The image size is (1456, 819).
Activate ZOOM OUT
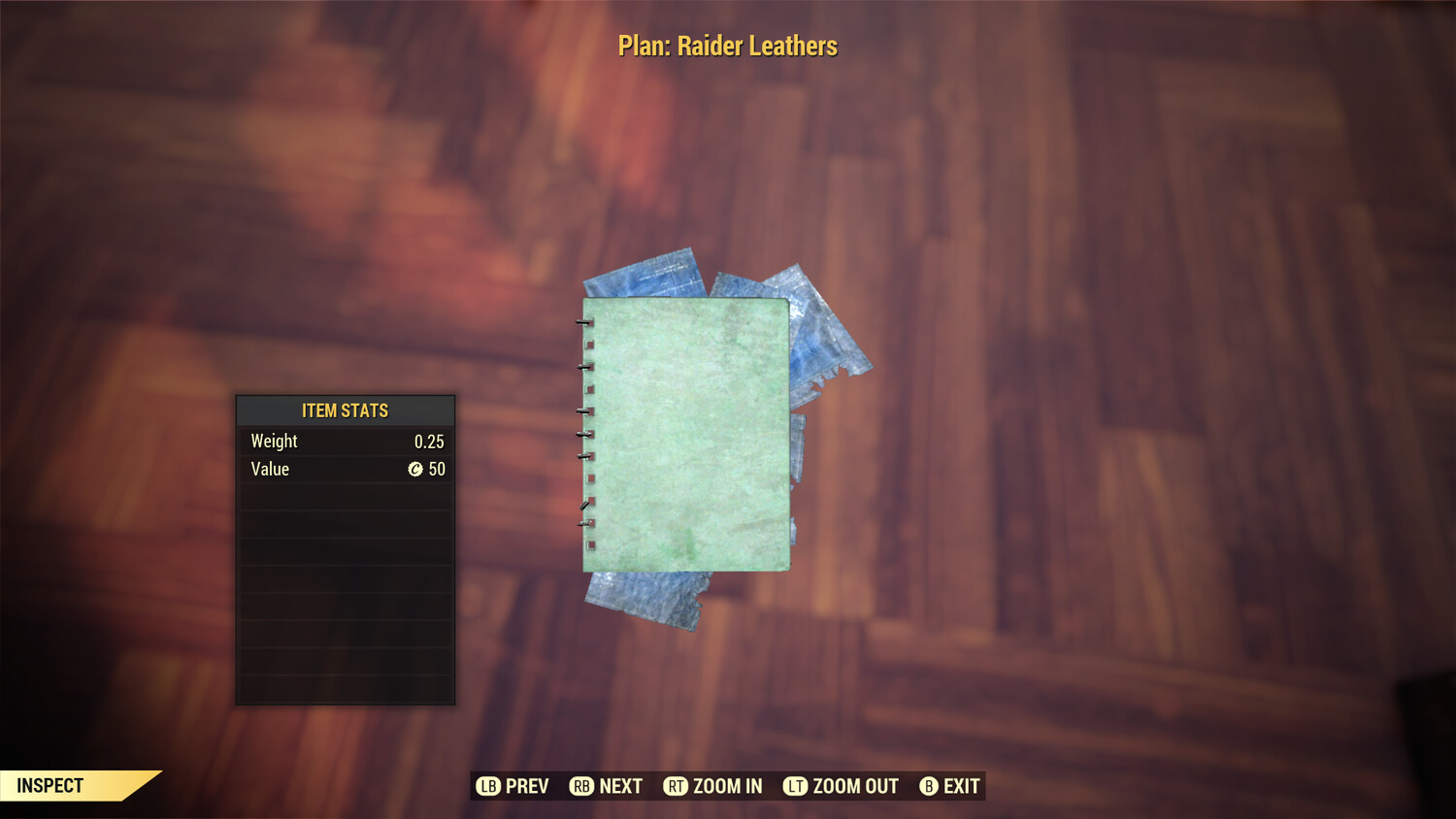[854, 786]
